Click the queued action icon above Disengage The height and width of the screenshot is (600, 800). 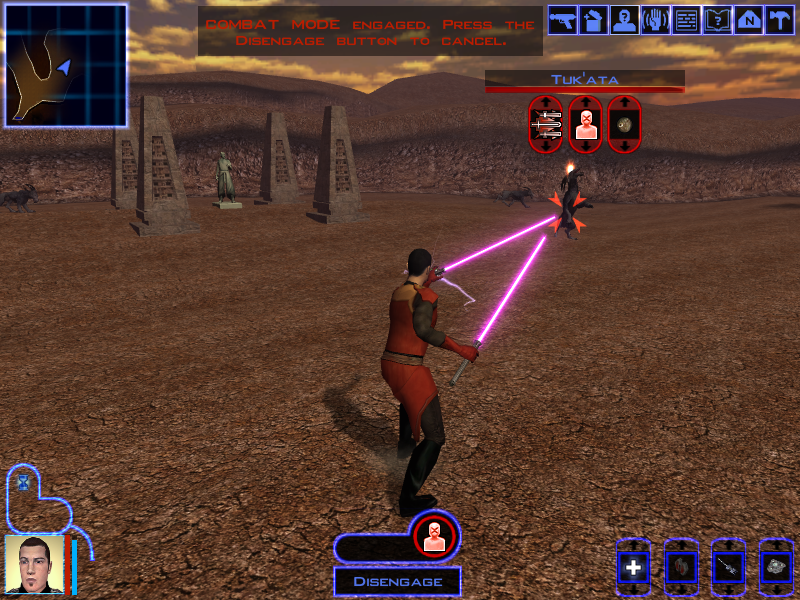[x=434, y=535]
